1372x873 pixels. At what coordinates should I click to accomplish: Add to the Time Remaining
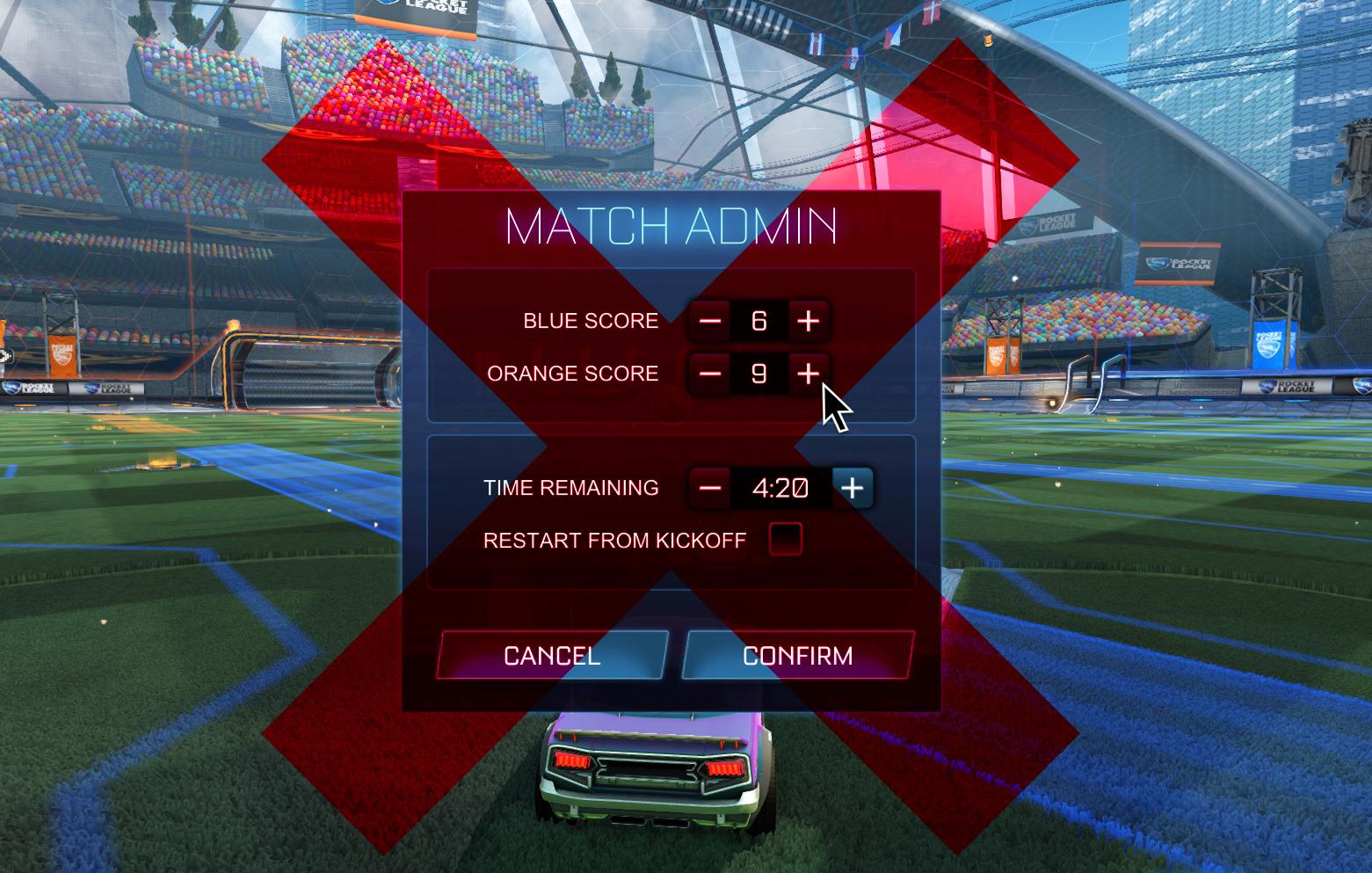point(853,487)
